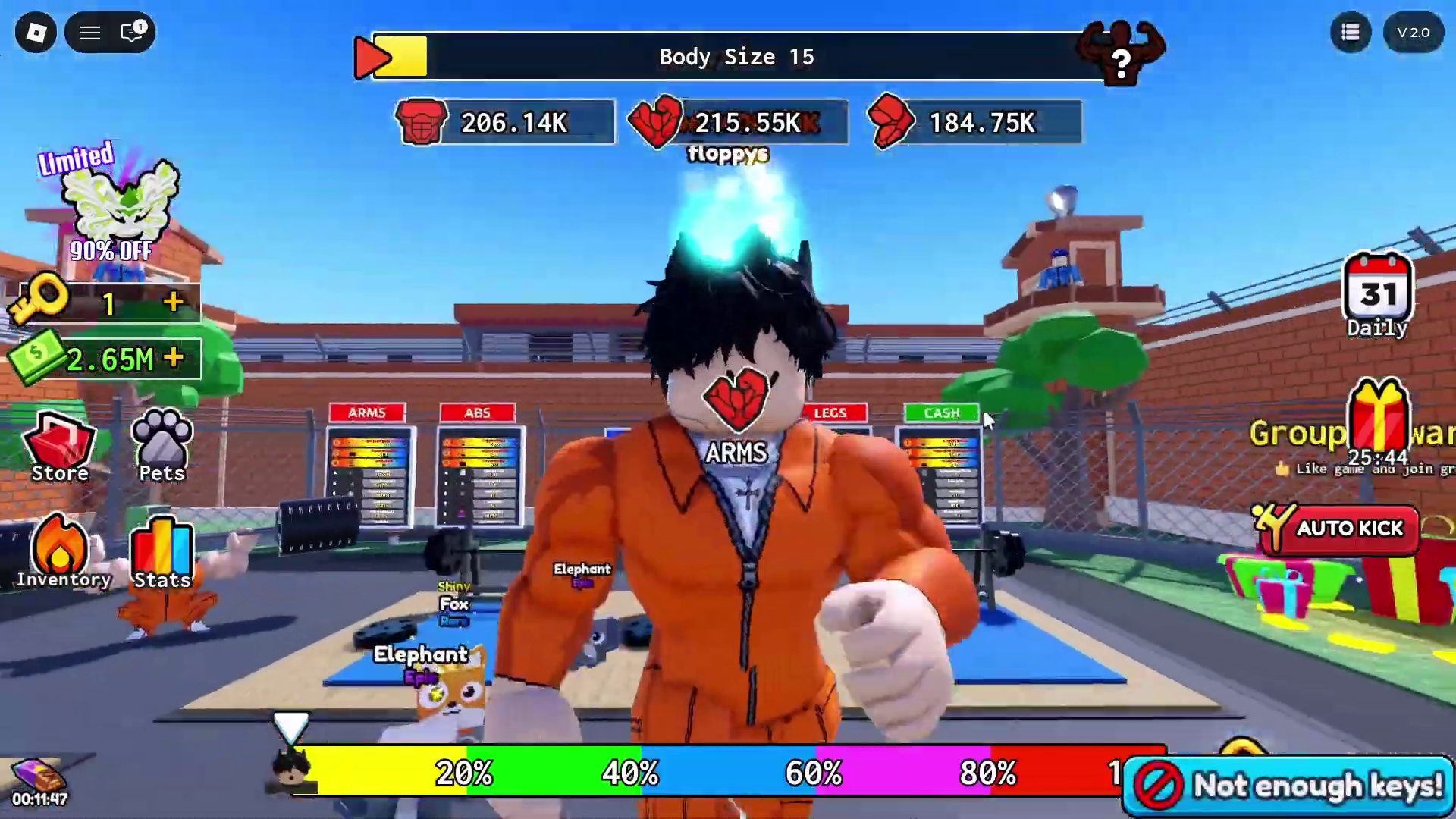Open the Store menu
1456x819 pixels.
click(60, 447)
